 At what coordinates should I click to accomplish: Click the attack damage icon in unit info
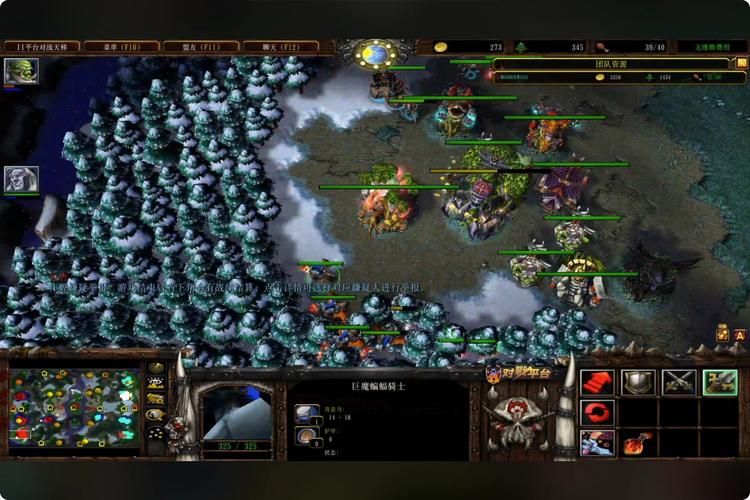point(308,413)
